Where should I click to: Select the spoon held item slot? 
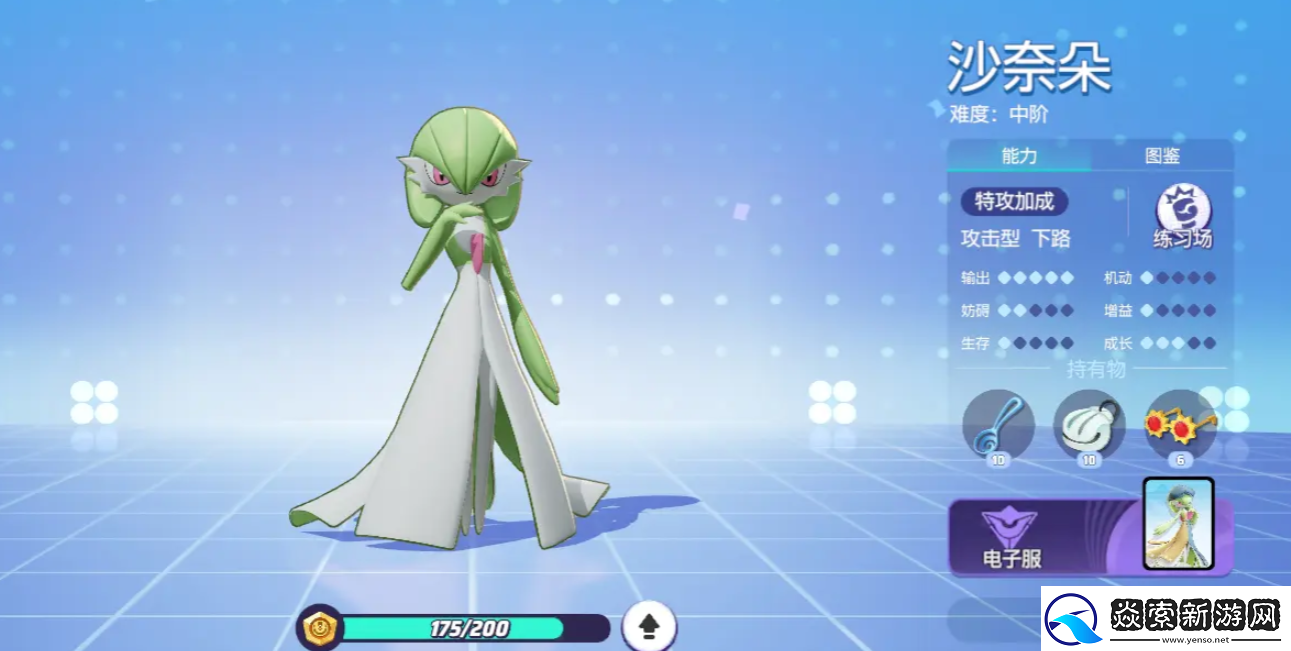[997, 425]
